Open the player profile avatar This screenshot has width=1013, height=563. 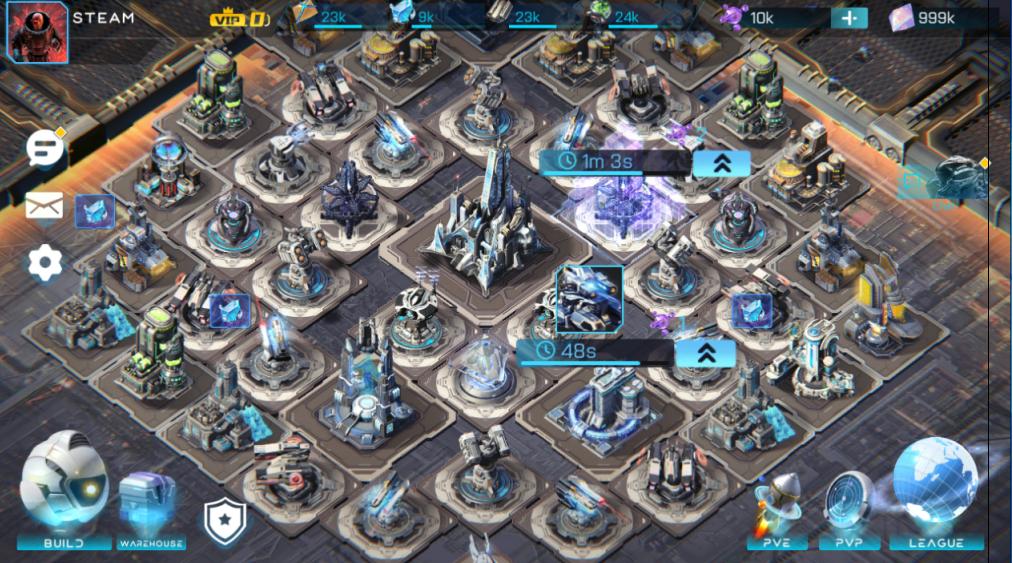click(37, 32)
